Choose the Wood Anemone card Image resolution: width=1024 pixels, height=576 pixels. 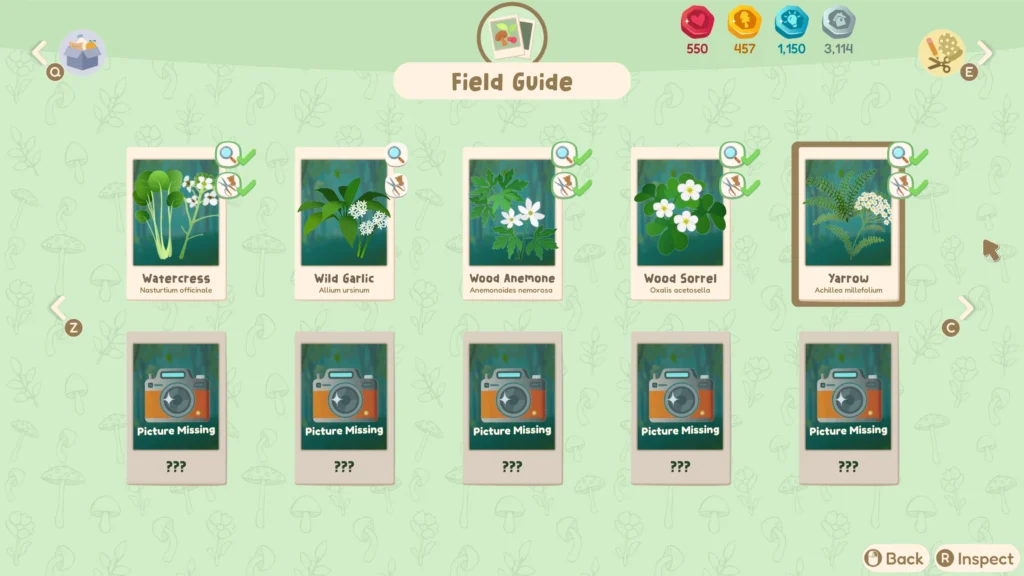tap(512, 225)
